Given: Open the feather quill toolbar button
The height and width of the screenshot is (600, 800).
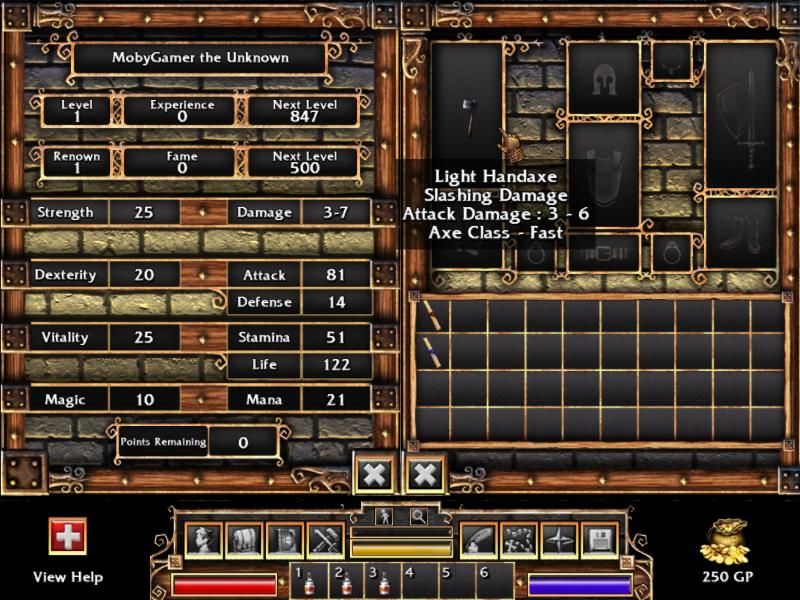Looking at the screenshot, I should (x=478, y=541).
